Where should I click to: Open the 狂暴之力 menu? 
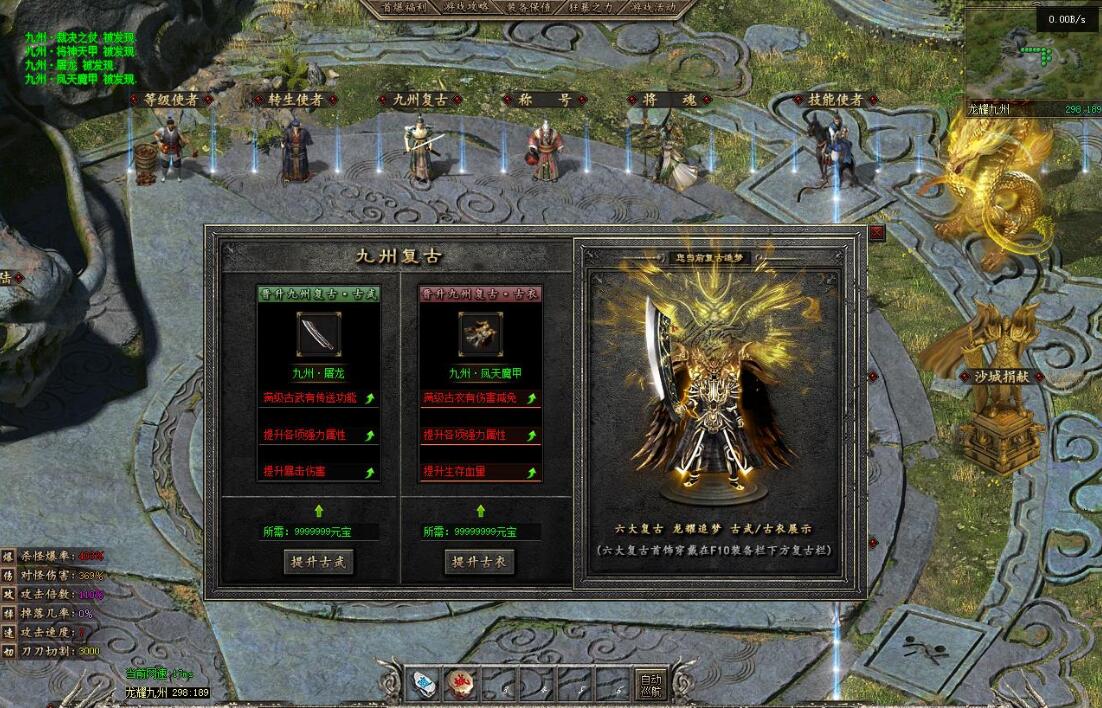593,7
